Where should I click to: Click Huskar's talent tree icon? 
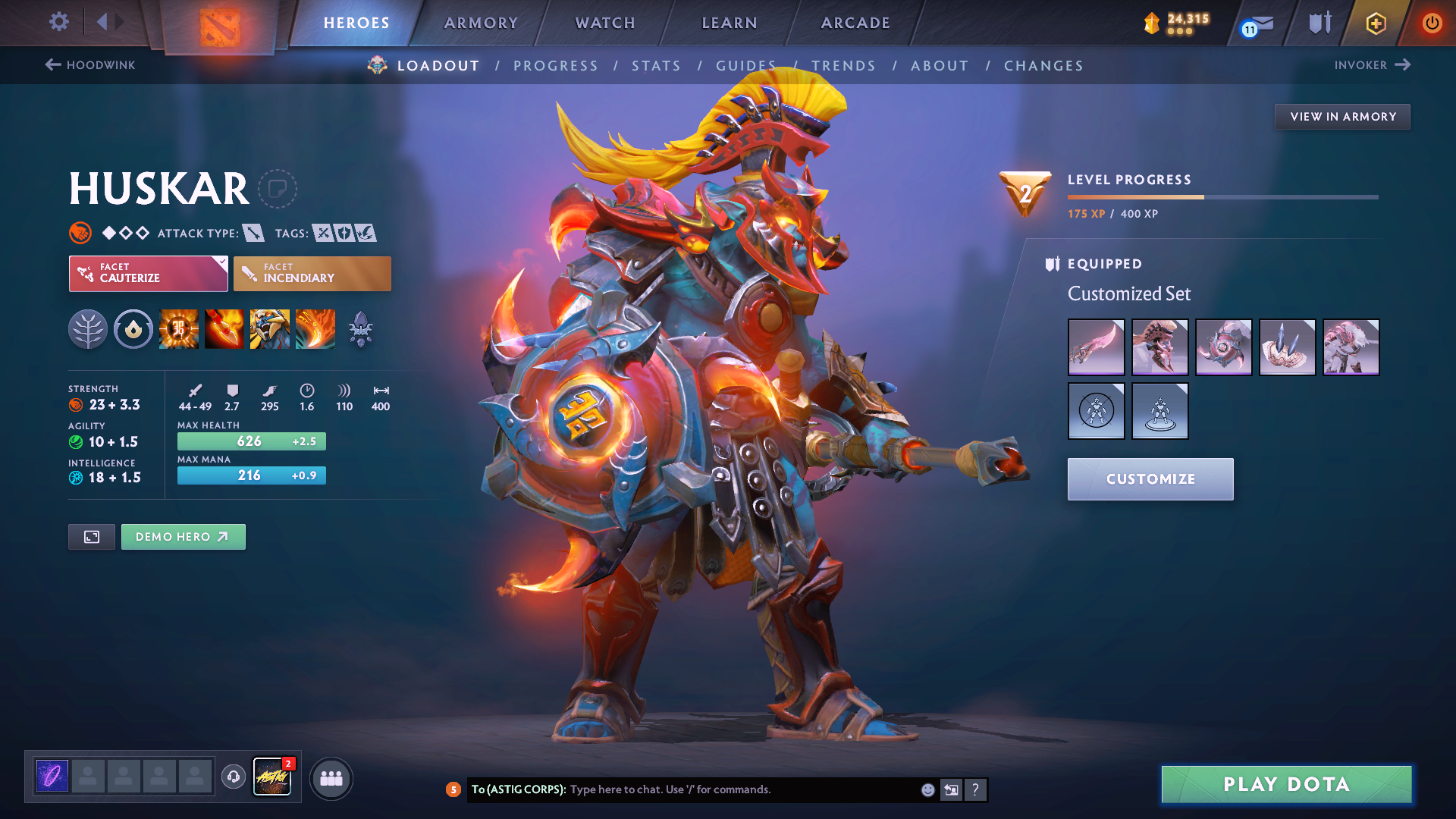(88, 329)
